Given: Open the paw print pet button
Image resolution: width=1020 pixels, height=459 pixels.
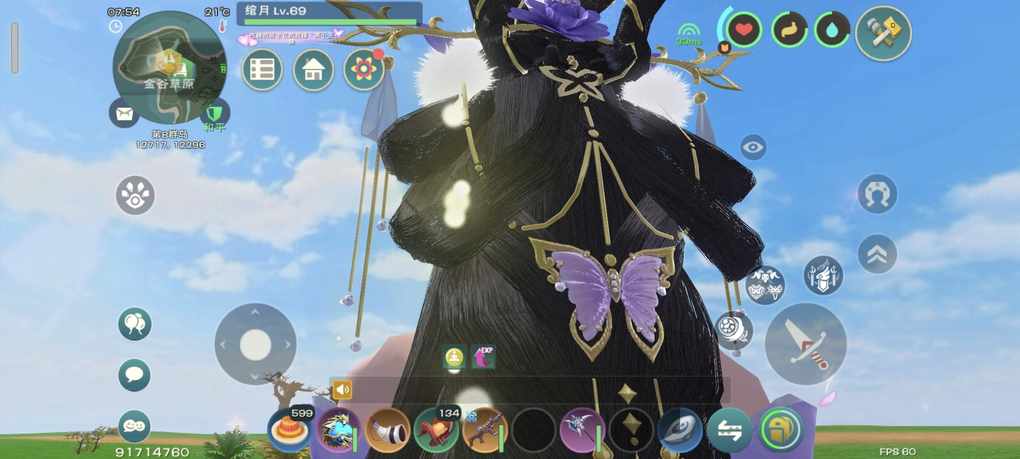Looking at the screenshot, I should [135, 195].
